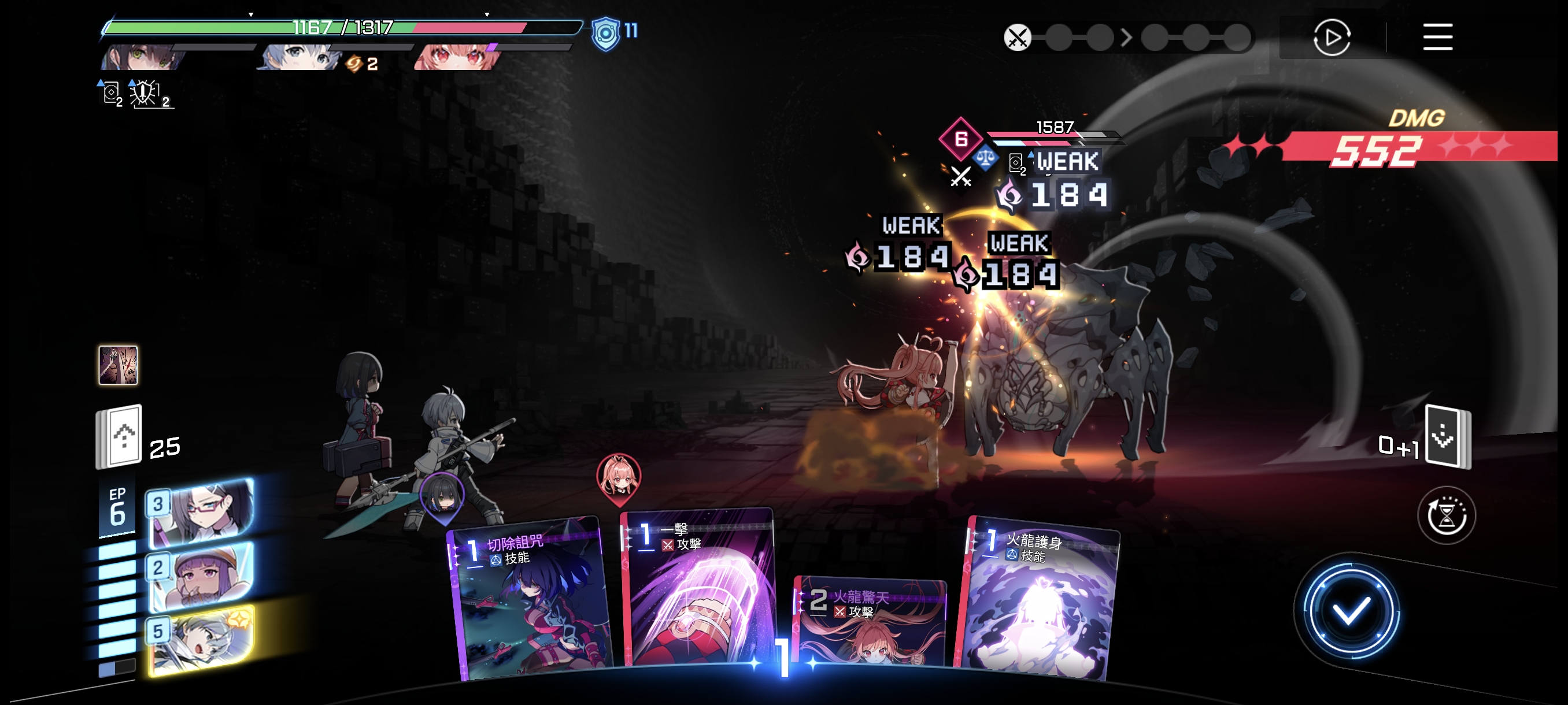Screen dimensions: 1568x705
Task: Choose the 火龍驚天 attack card
Action: 870,624
